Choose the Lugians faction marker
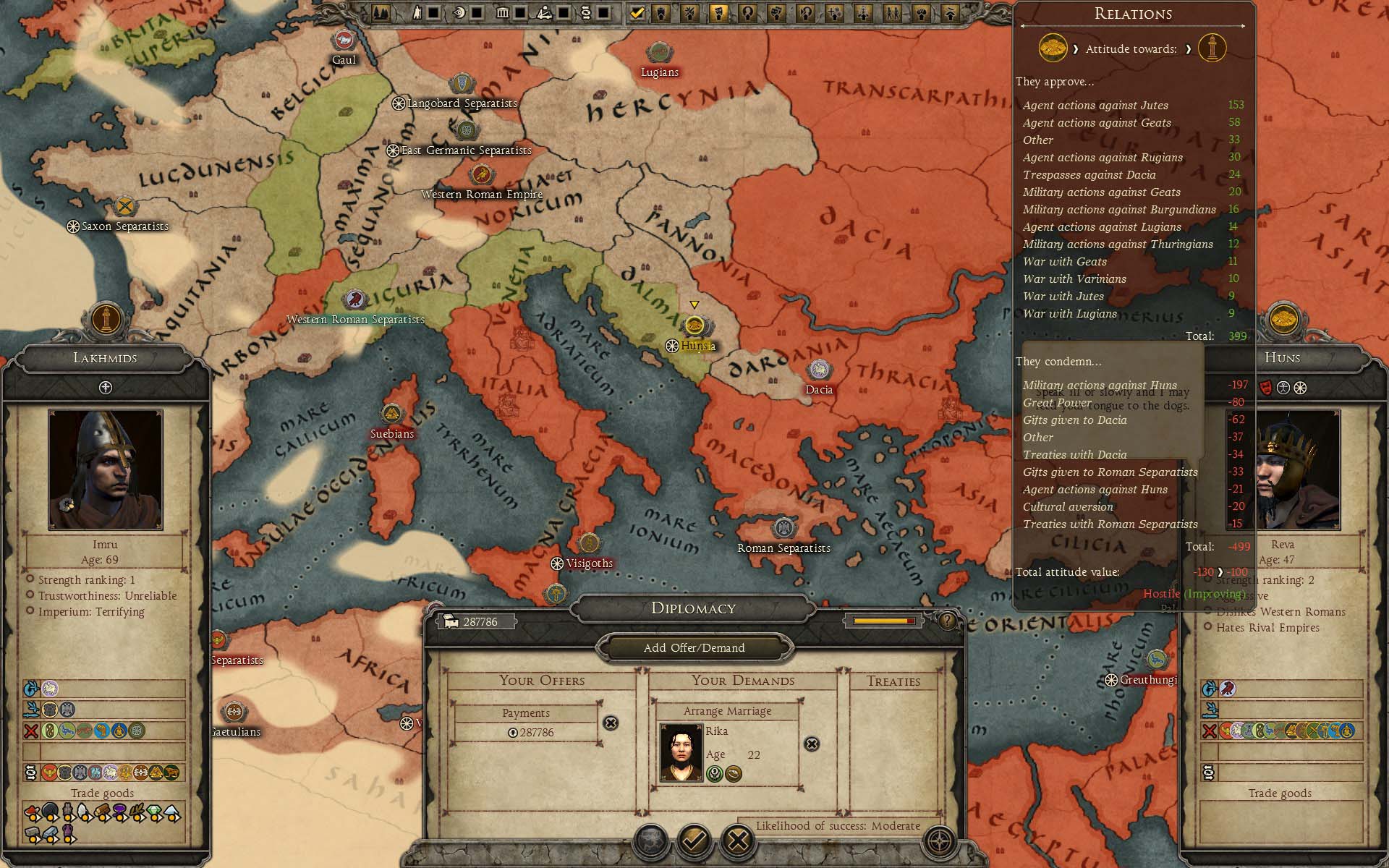The height and width of the screenshot is (868, 1389). point(659,53)
